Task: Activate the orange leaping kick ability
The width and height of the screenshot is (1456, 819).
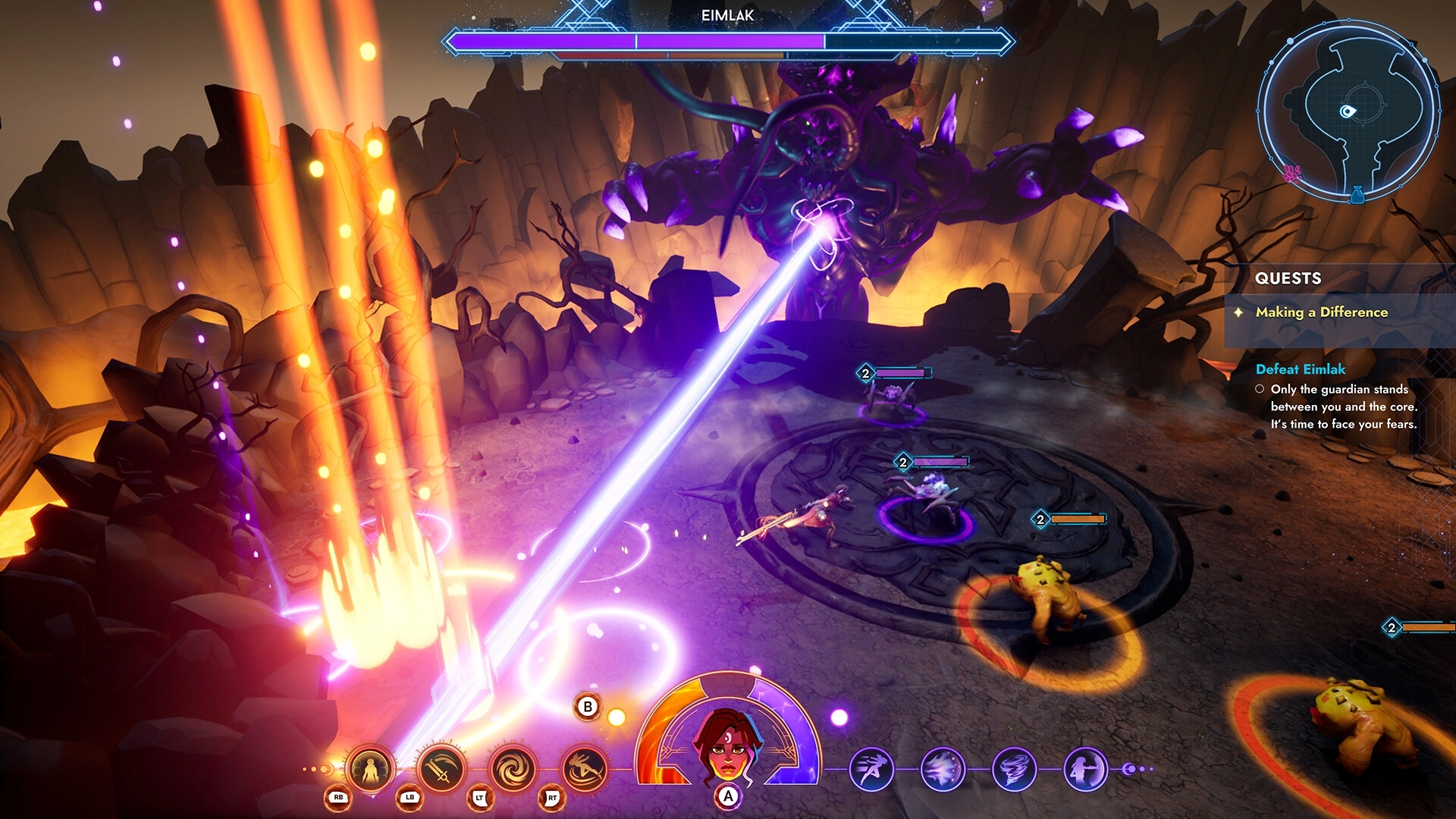Action: (585, 769)
